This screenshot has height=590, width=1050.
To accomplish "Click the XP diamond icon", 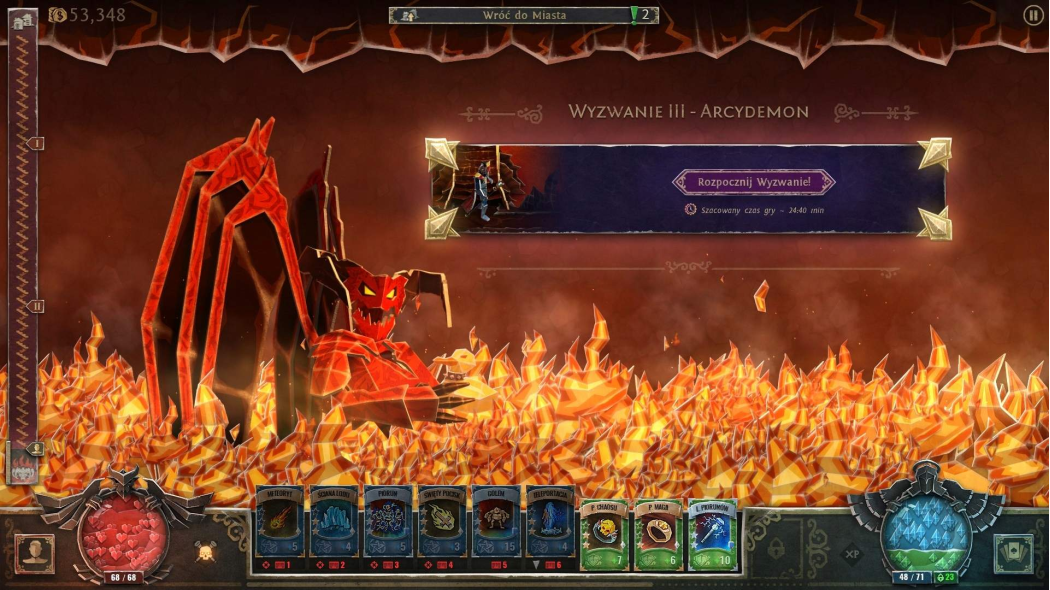I will pyautogui.click(x=852, y=551).
